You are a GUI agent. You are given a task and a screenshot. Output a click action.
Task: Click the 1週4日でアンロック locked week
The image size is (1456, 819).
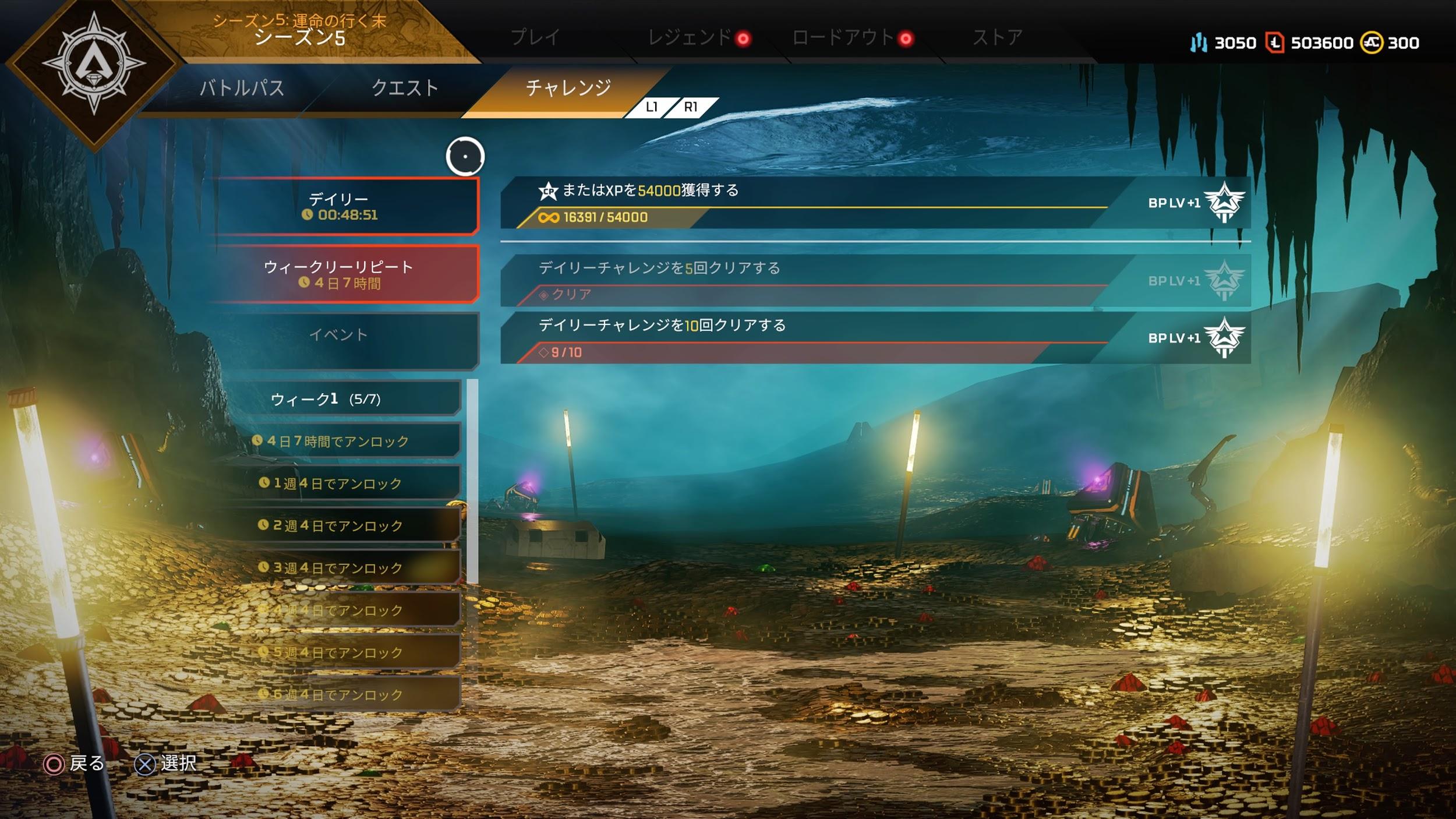pos(338,483)
